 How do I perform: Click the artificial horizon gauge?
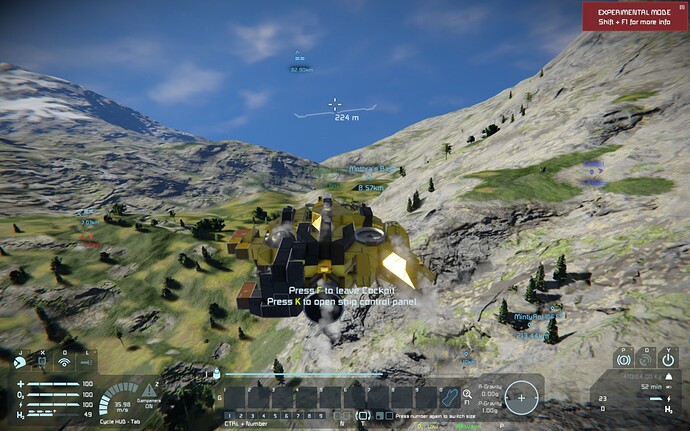520,397
